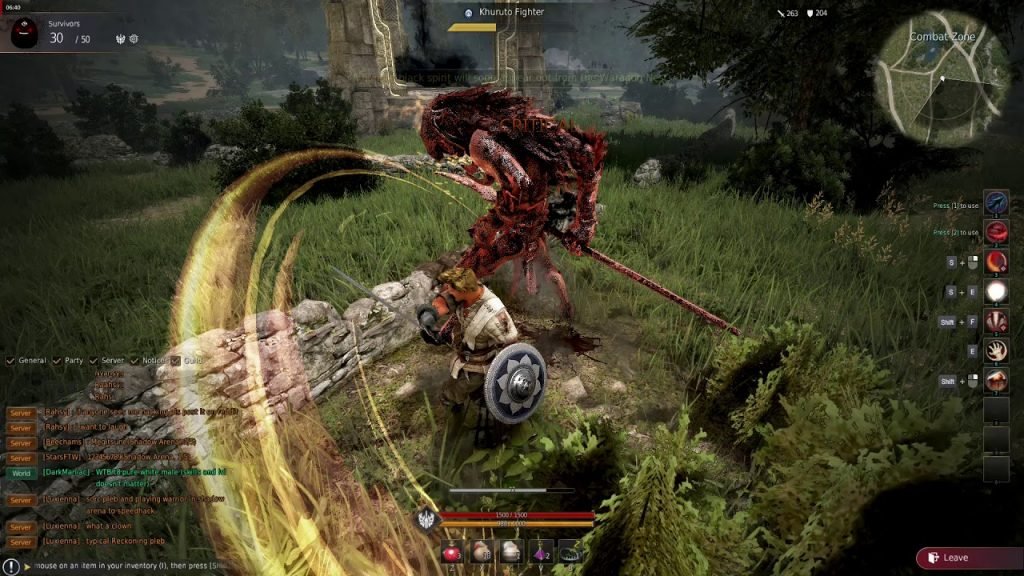Toggle the Party chat filter checkbox
Screen dimensions: 1024x576
(x=56, y=360)
